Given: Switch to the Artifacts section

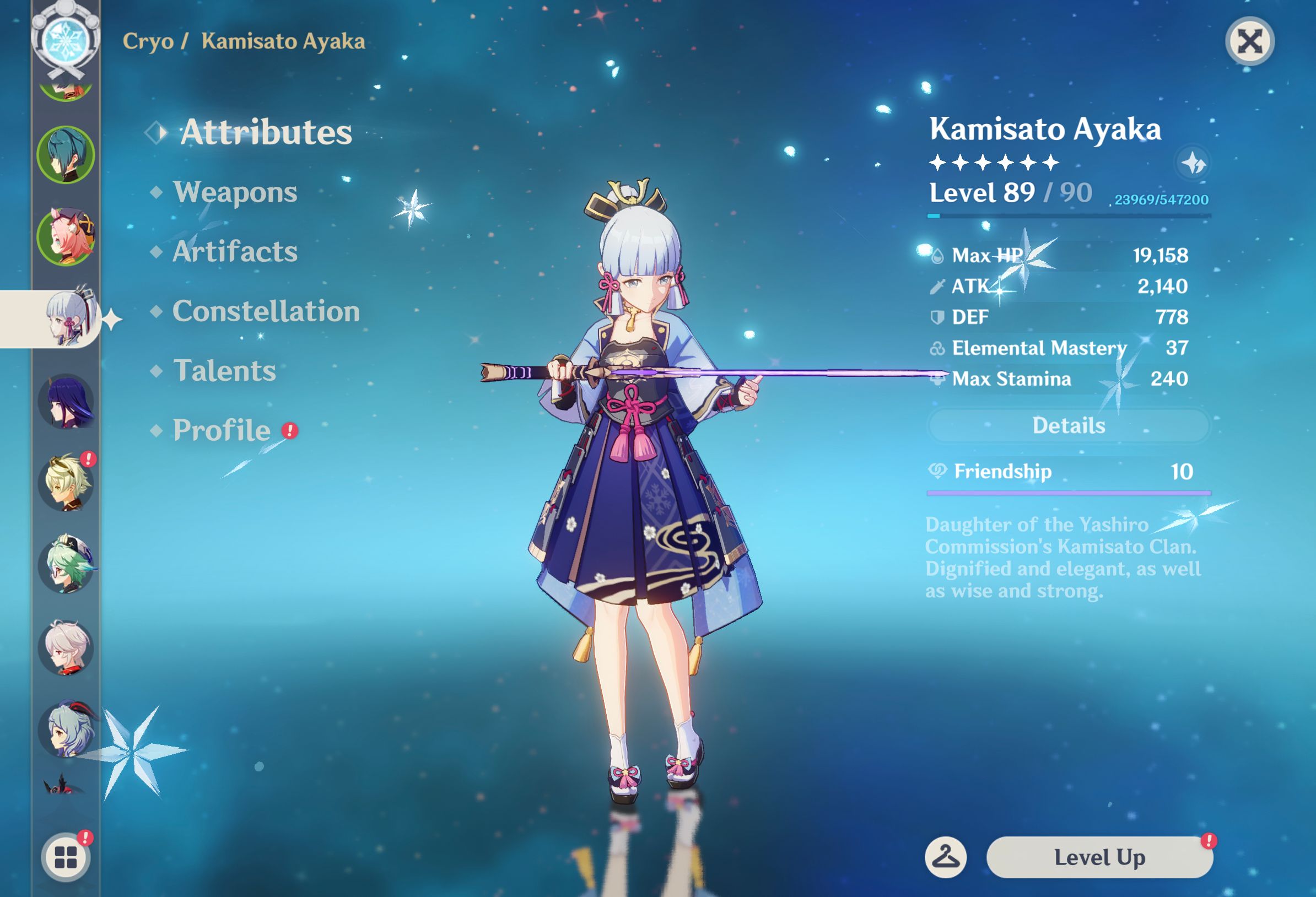Looking at the screenshot, I should point(235,253).
